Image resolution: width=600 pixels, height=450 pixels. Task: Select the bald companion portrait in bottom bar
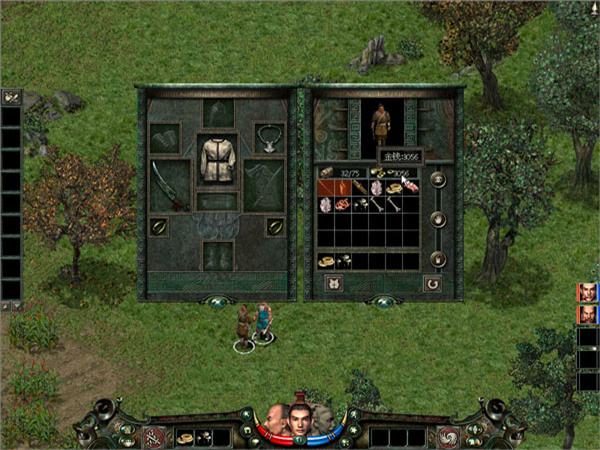[x=274, y=419]
